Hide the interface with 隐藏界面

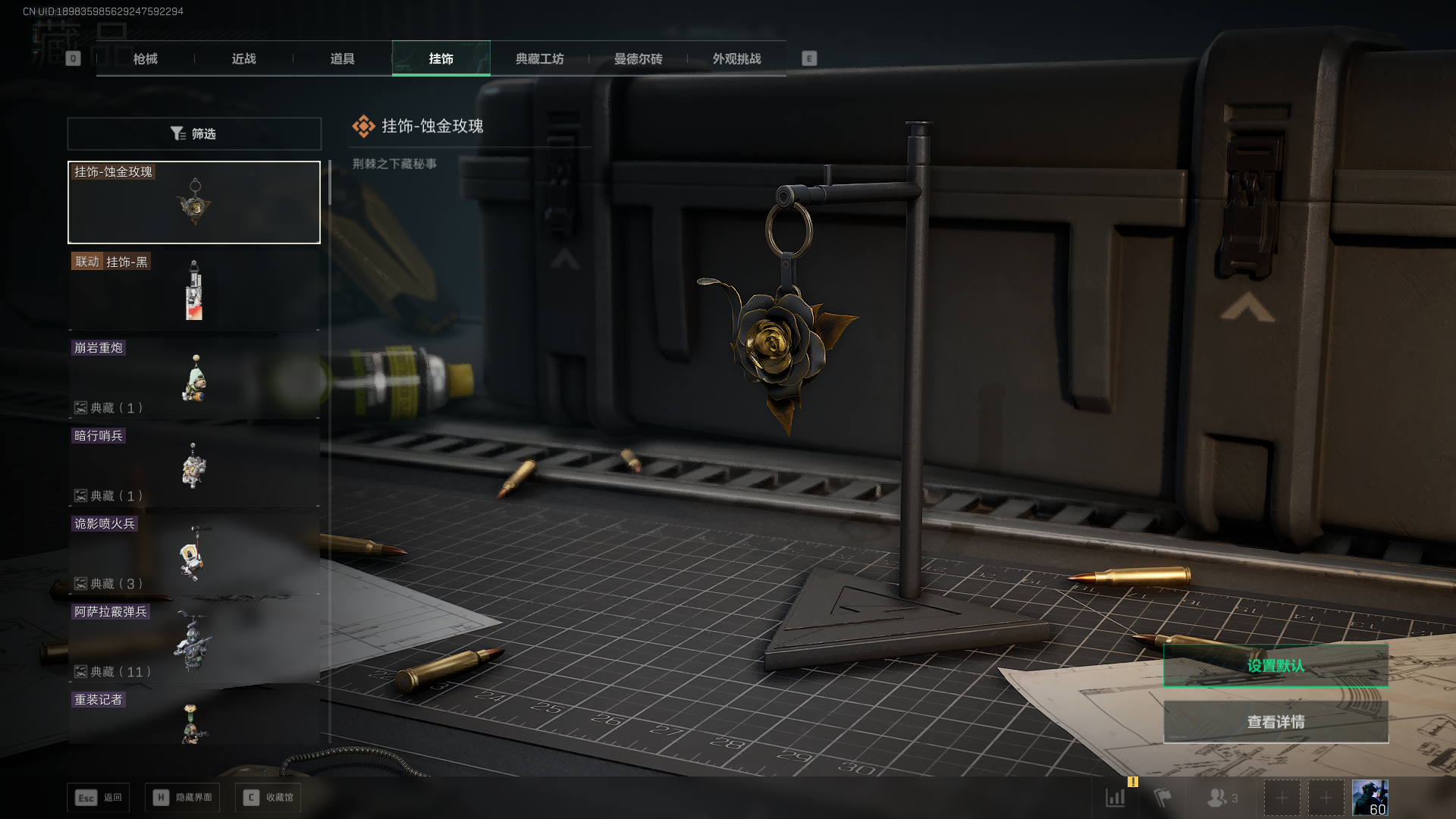pyautogui.click(x=183, y=798)
